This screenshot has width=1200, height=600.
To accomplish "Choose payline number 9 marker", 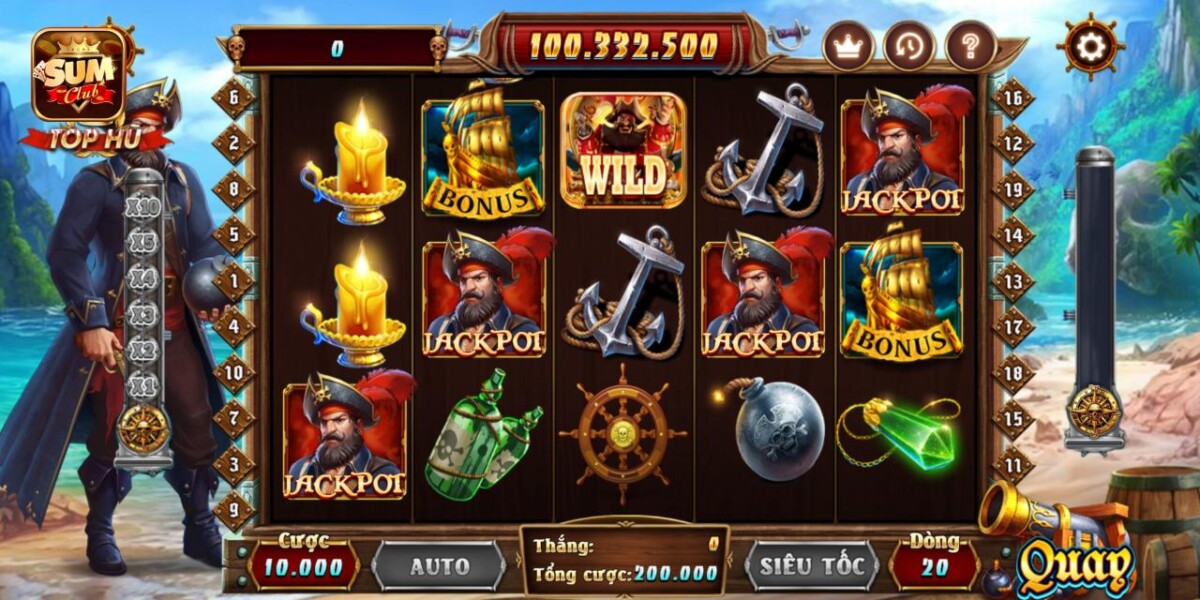I will [x=234, y=510].
